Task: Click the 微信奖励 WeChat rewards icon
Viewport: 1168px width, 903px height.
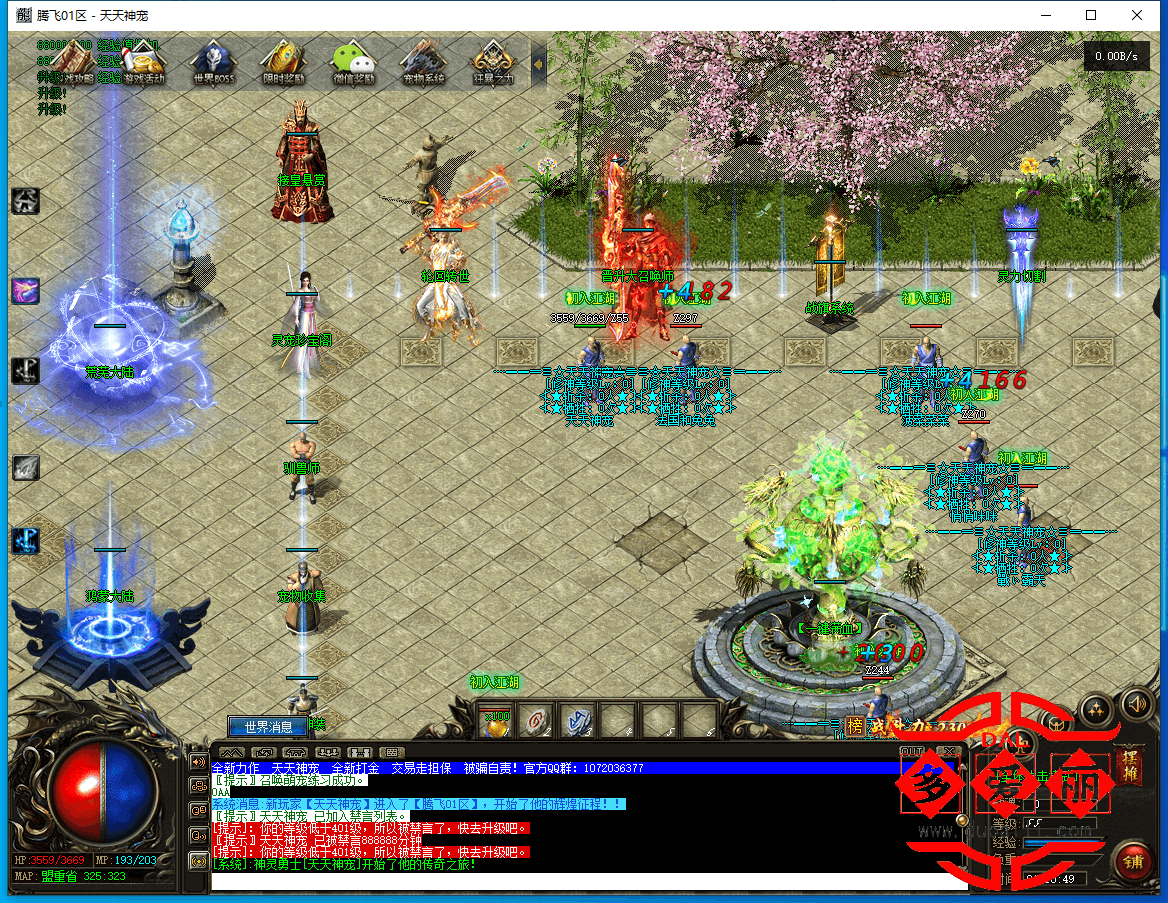Action: coord(353,62)
